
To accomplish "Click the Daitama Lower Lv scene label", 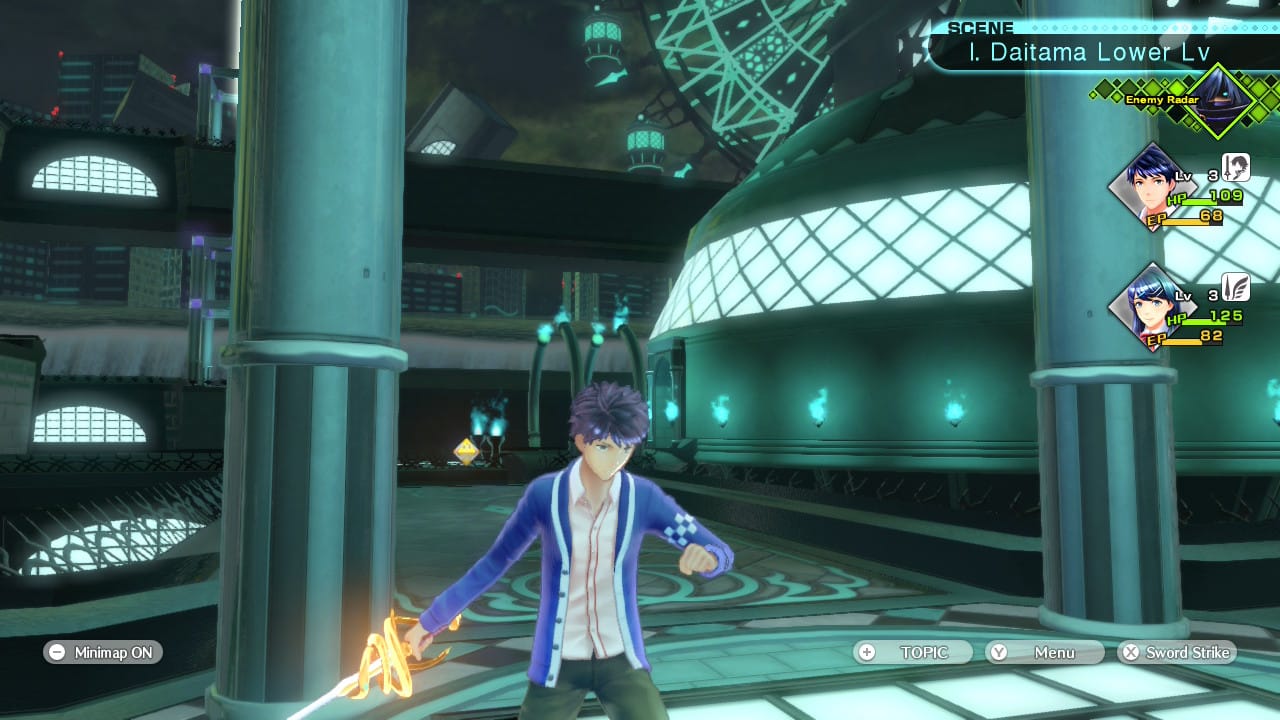I will (1089, 53).
